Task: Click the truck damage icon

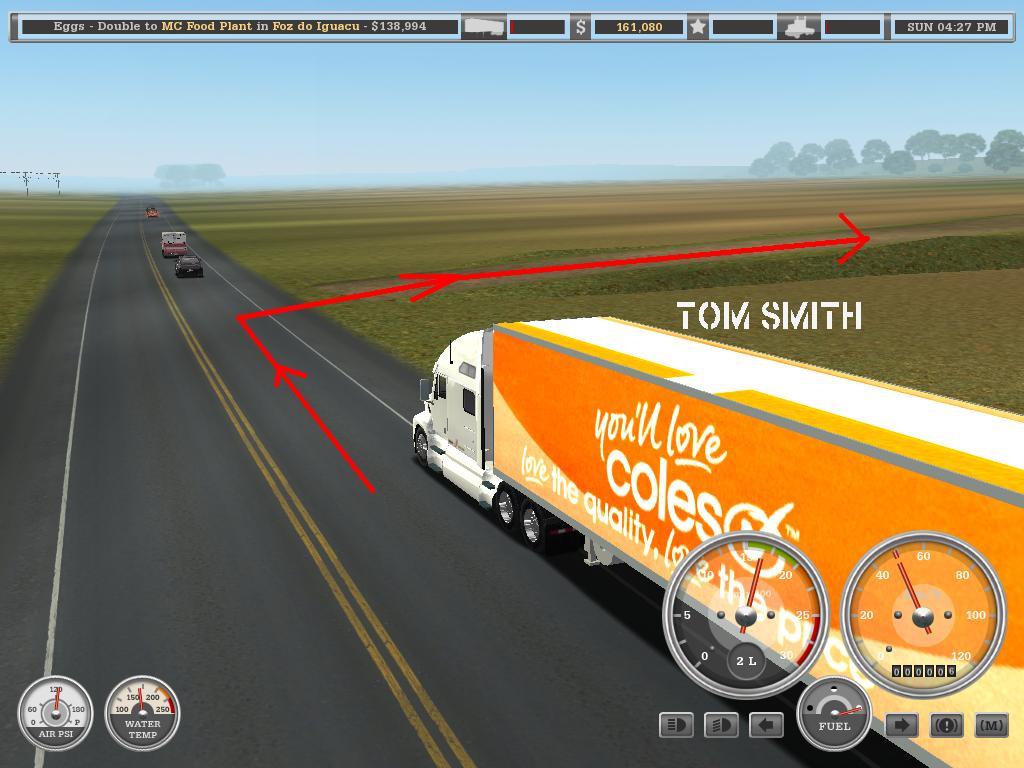Action: (802, 27)
